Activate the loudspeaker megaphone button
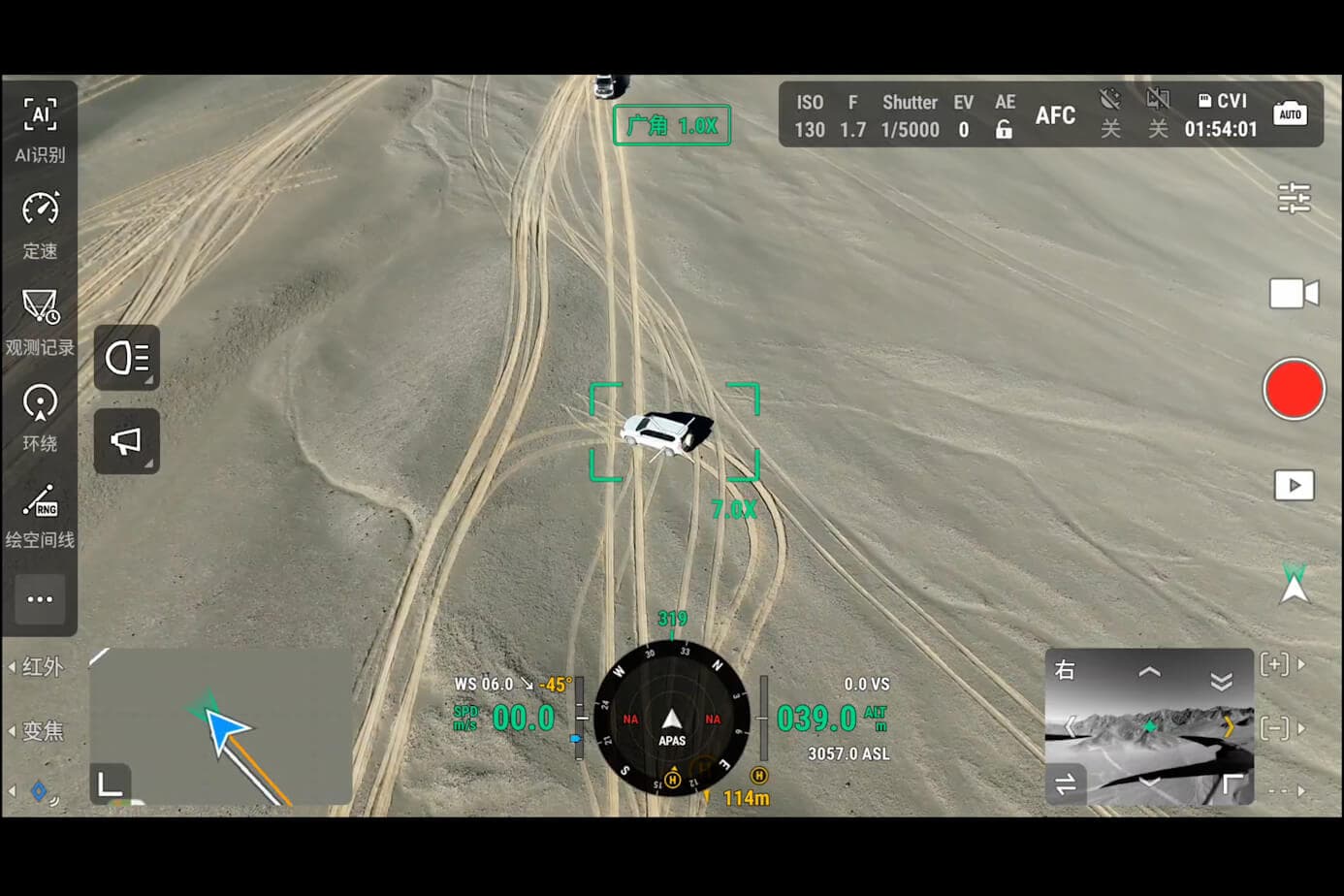The width and height of the screenshot is (1344, 896). [127, 441]
